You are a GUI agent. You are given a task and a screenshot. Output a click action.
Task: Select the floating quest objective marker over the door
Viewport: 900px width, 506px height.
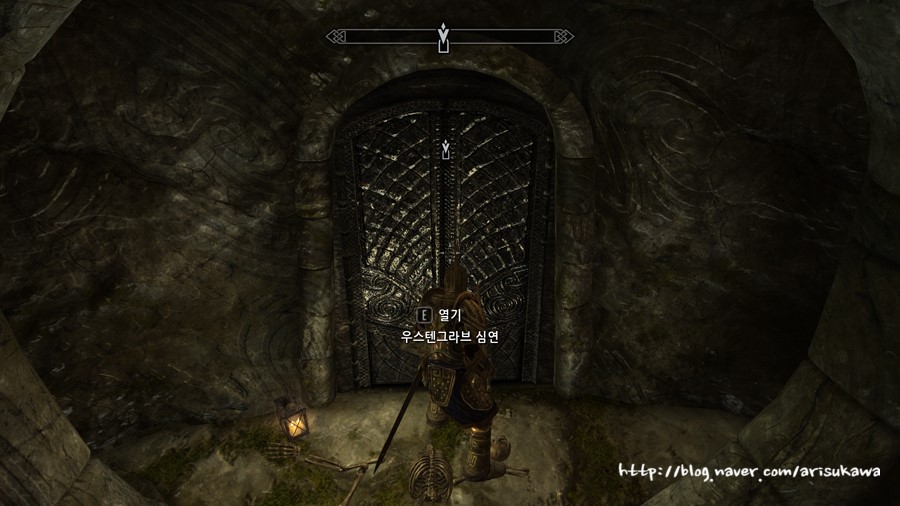click(x=445, y=150)
